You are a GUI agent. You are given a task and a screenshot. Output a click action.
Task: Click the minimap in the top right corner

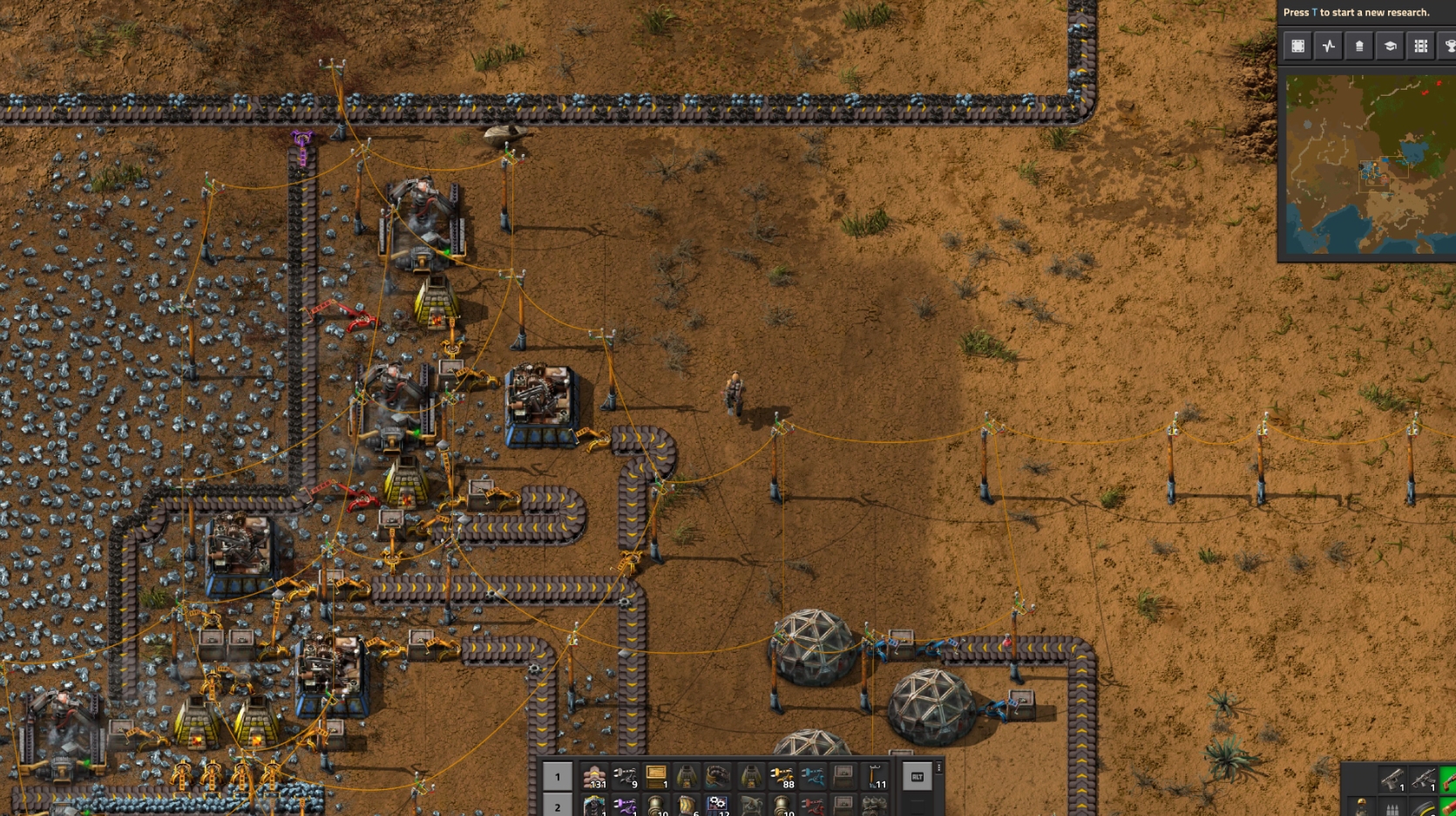point(1368,166)
